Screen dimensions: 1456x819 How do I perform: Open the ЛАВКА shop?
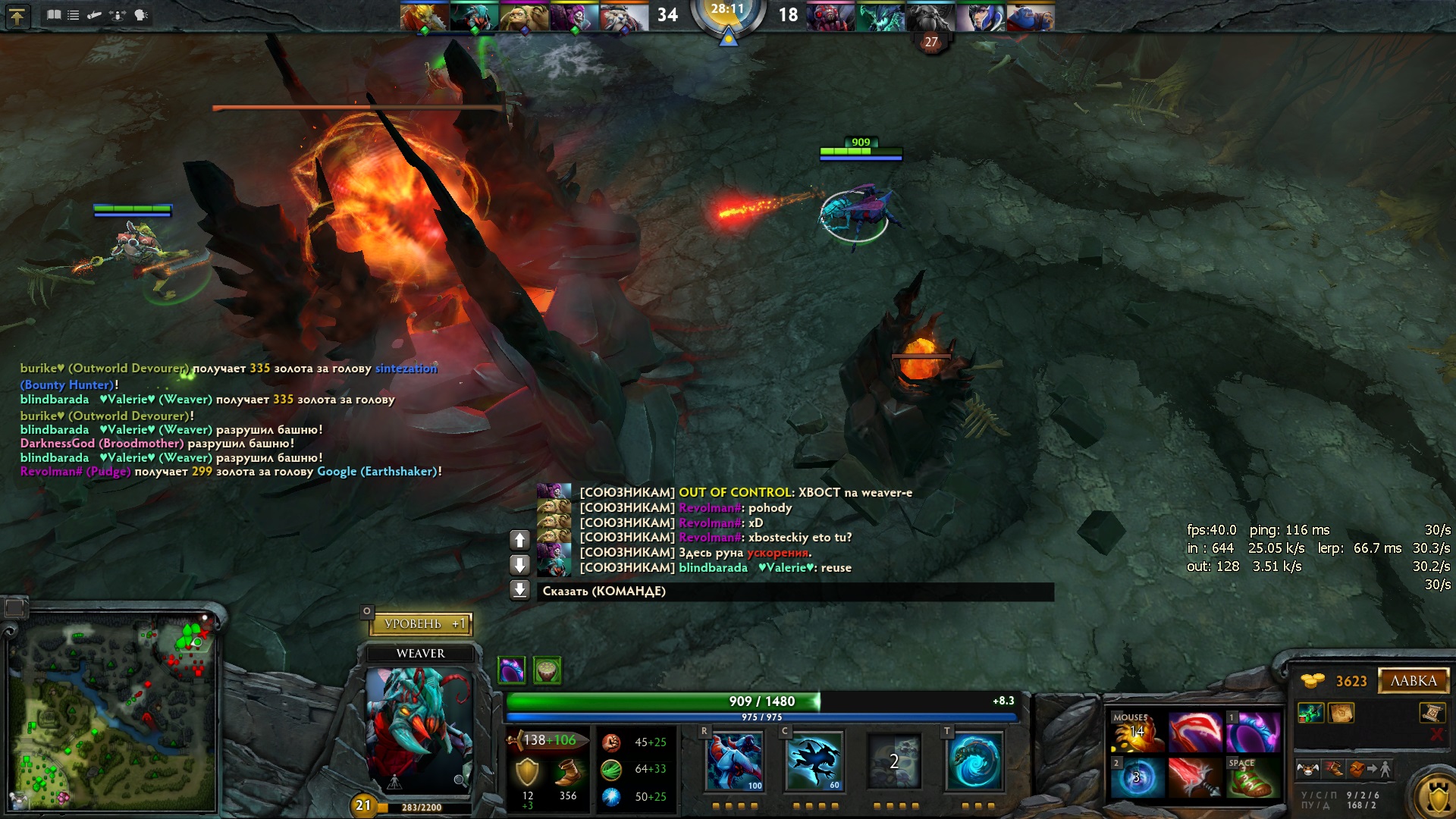1413,681
